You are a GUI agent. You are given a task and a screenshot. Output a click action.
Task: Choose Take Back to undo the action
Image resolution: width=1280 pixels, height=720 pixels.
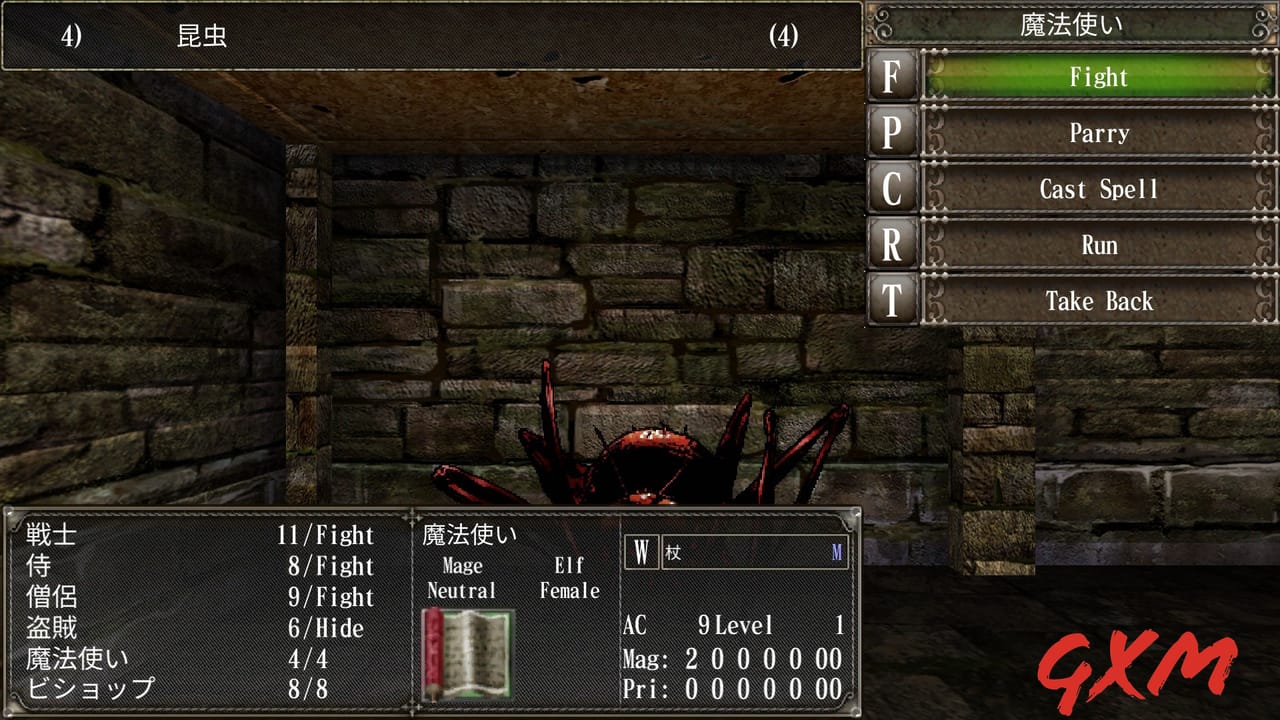point(1098,301)
